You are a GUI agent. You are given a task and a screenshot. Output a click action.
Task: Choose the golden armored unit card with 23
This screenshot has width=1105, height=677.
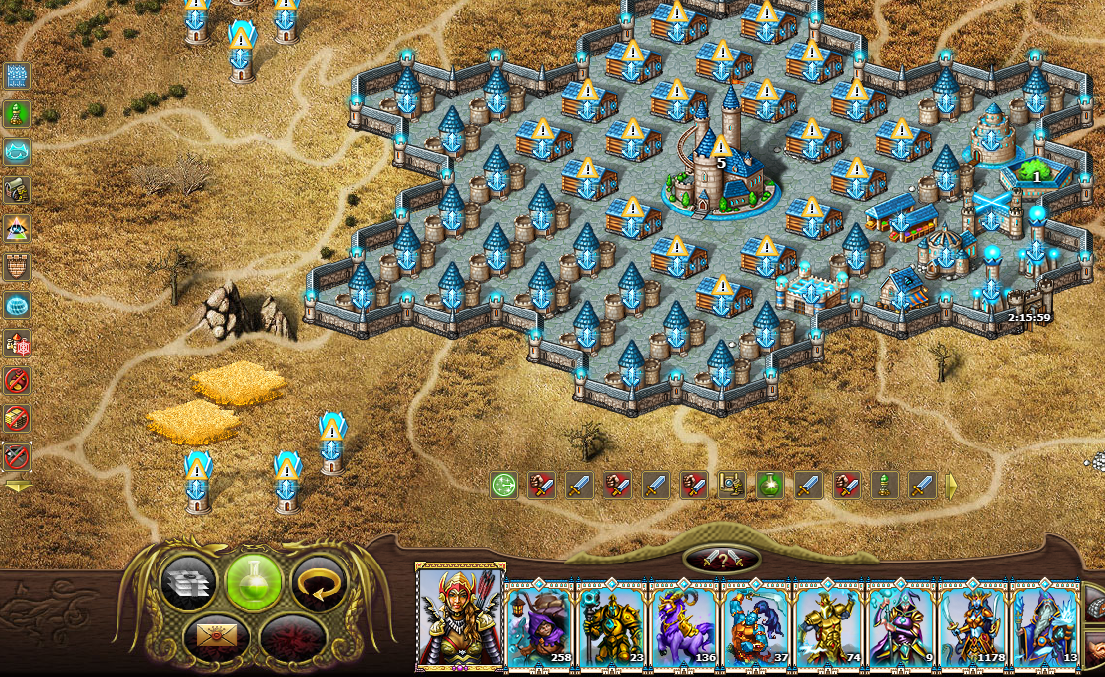point(612,625)
